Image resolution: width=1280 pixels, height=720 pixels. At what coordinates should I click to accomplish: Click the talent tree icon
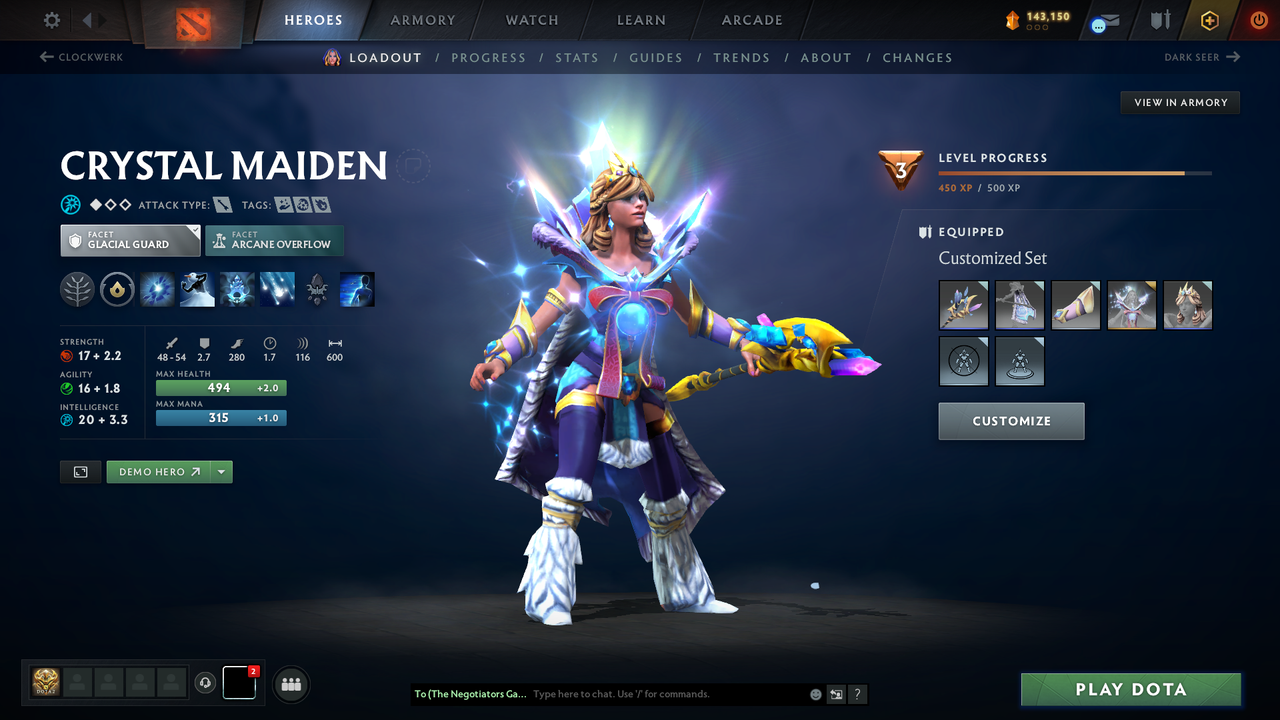tap(77, 289)
